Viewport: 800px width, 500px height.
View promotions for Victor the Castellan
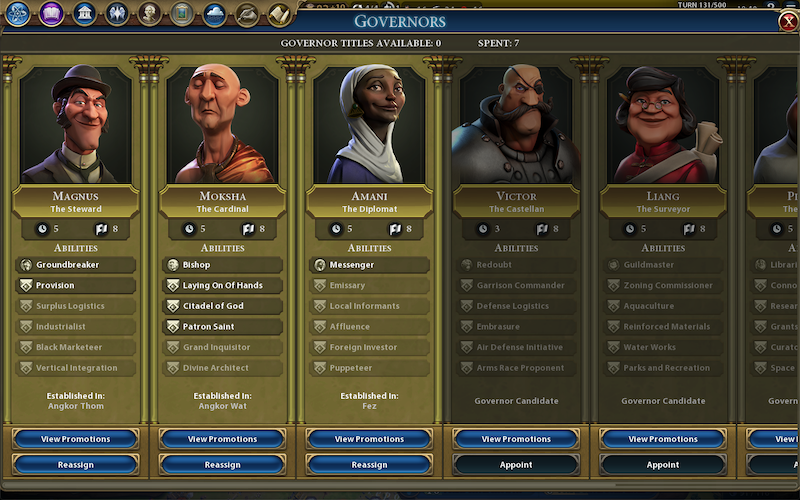point(516,439)
